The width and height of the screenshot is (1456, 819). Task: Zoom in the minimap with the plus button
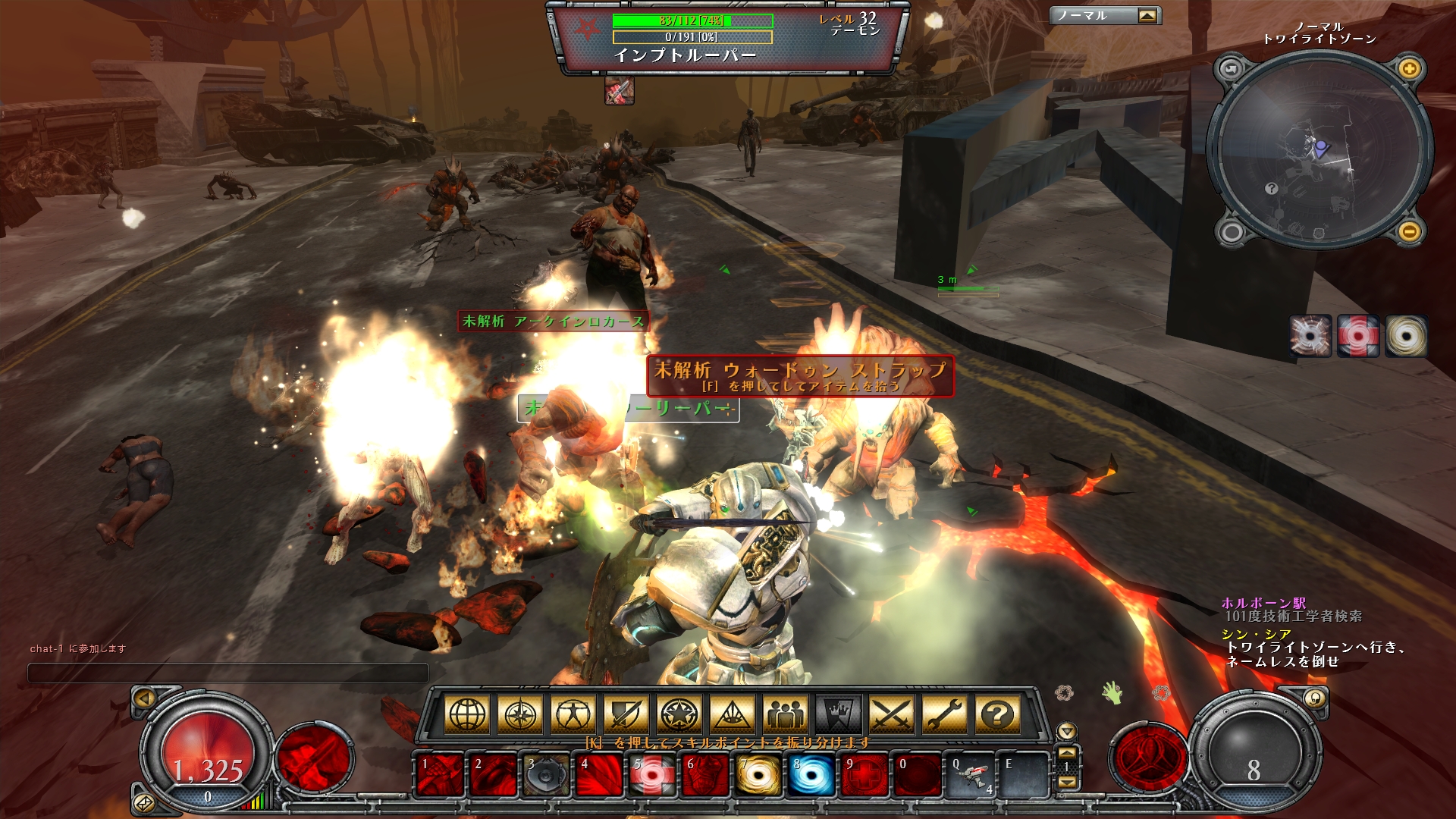pos(1409,69)
